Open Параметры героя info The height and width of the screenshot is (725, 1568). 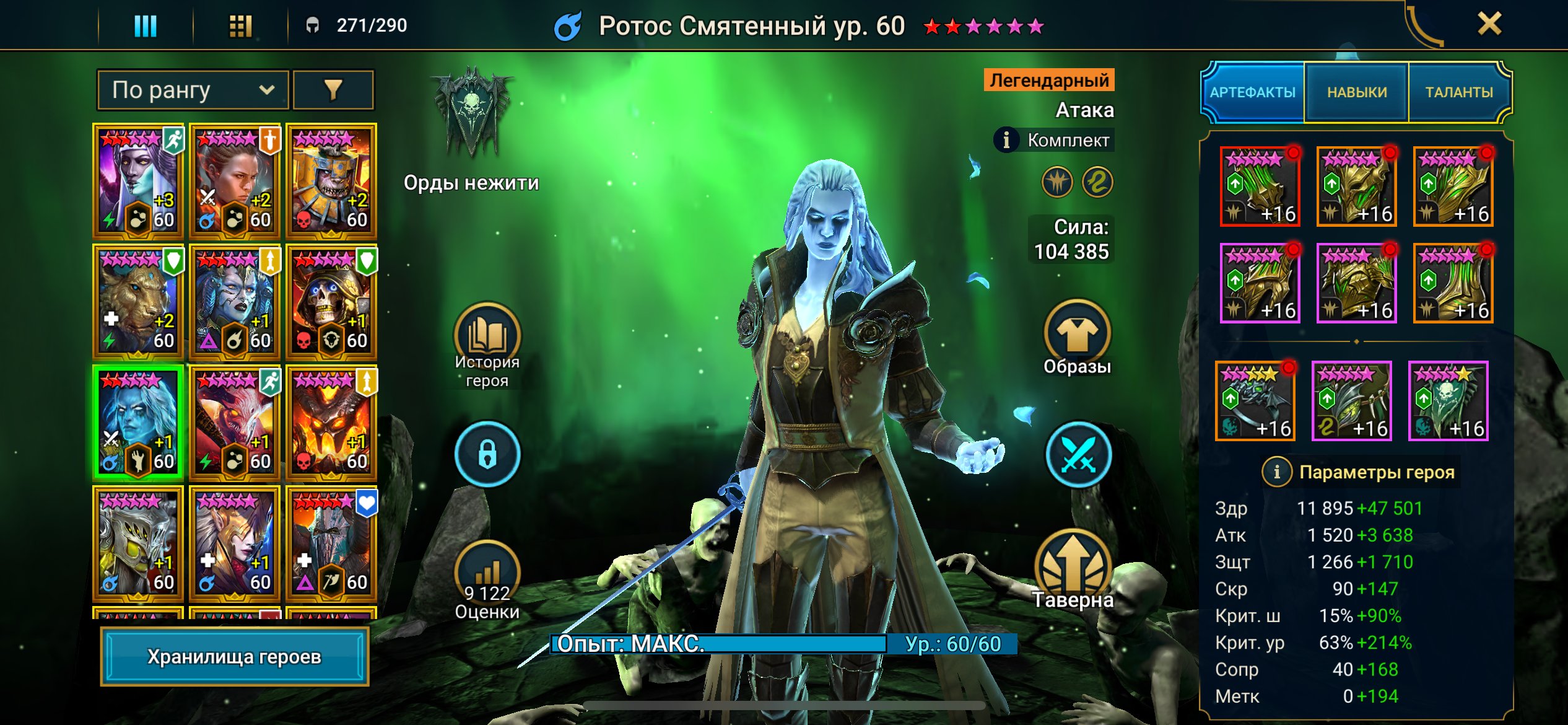click(1276, 472)
